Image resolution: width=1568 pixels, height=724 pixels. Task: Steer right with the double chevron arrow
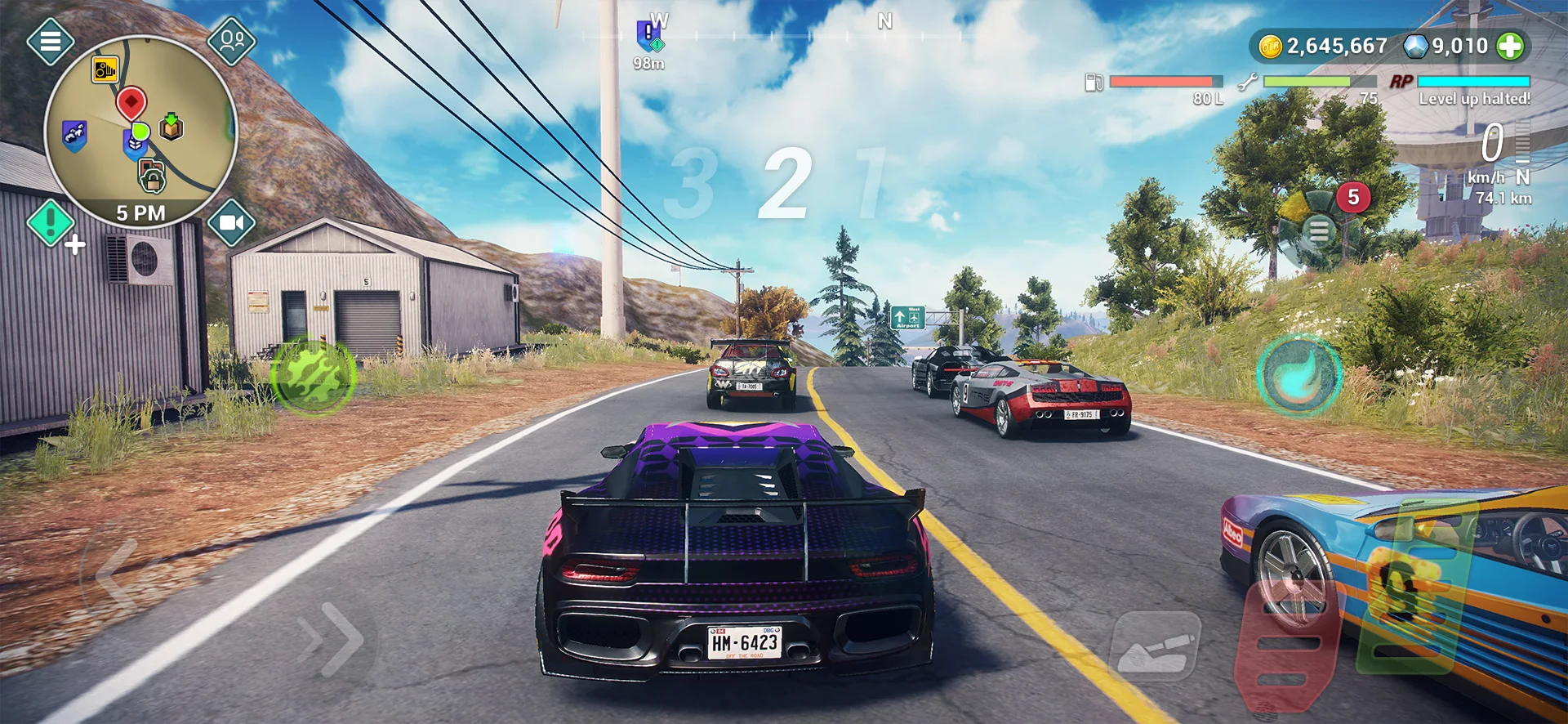coord(332,638)
